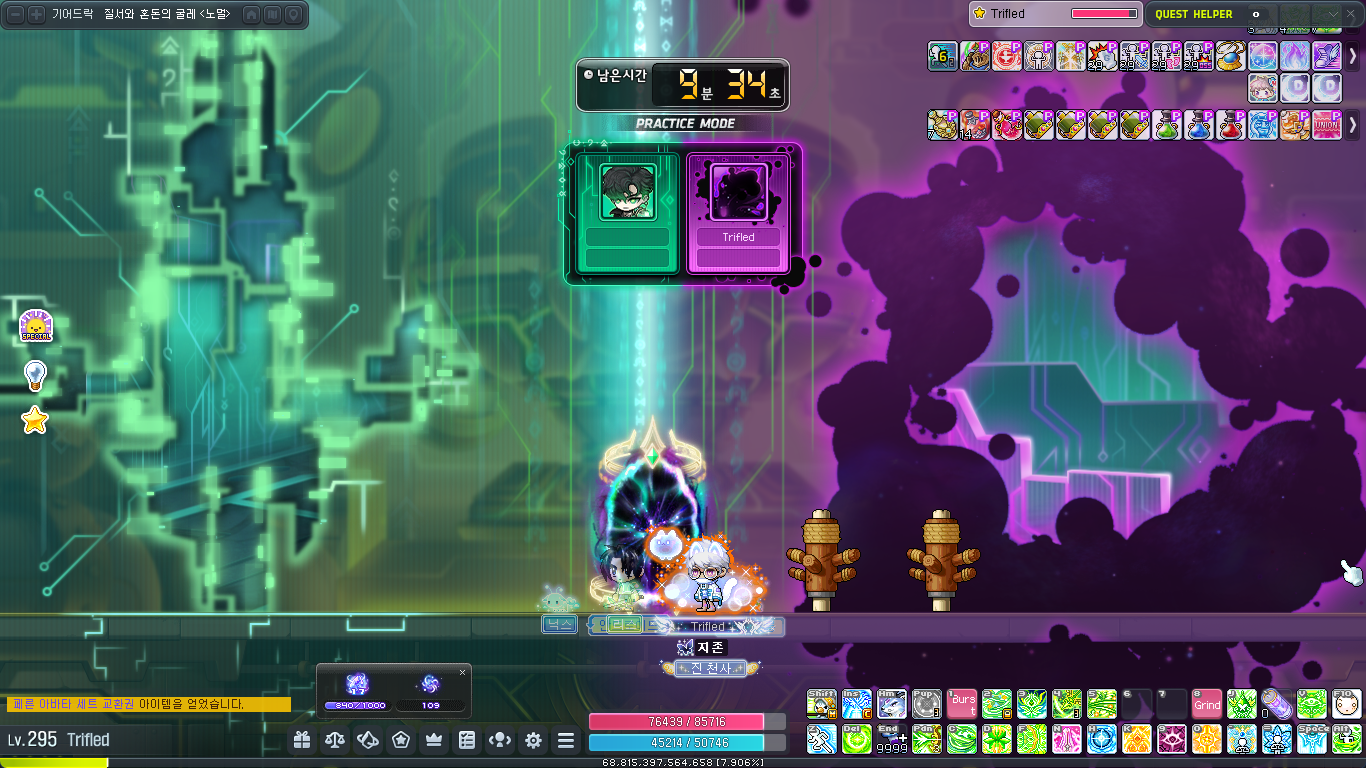The width and height of the screenshot is (1366, 768).
Task: Click the minimap minus button
Action: 16,14
